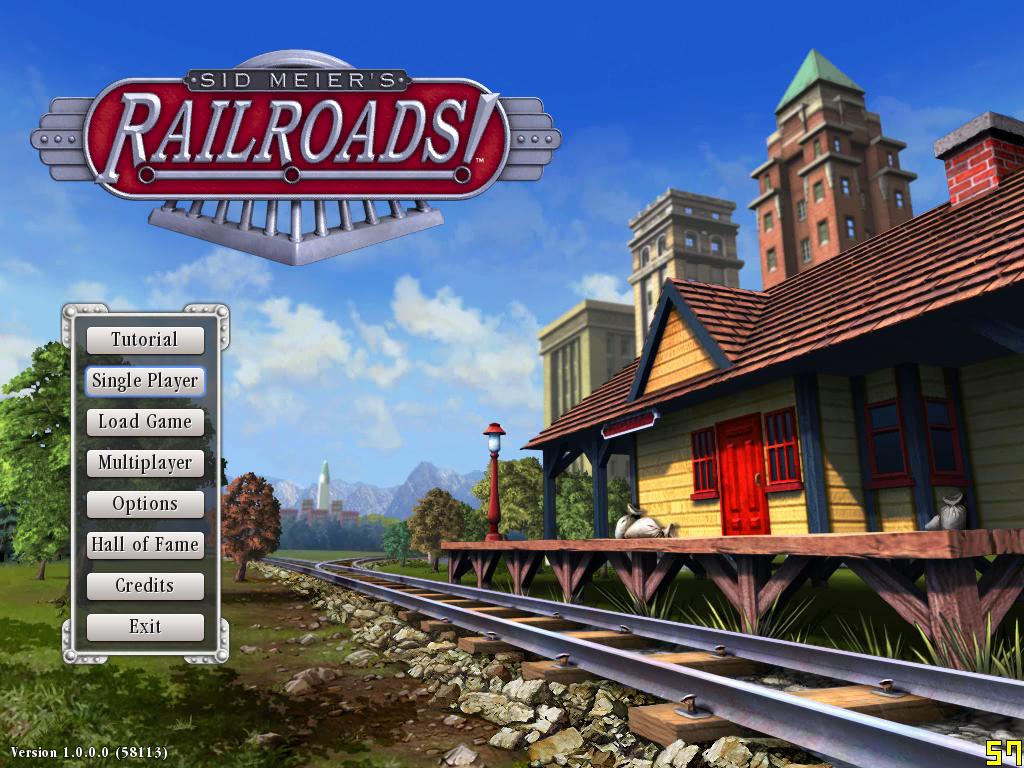
Task: Open the Options menu
Action: pyautogui.click(x=145, y=504)
